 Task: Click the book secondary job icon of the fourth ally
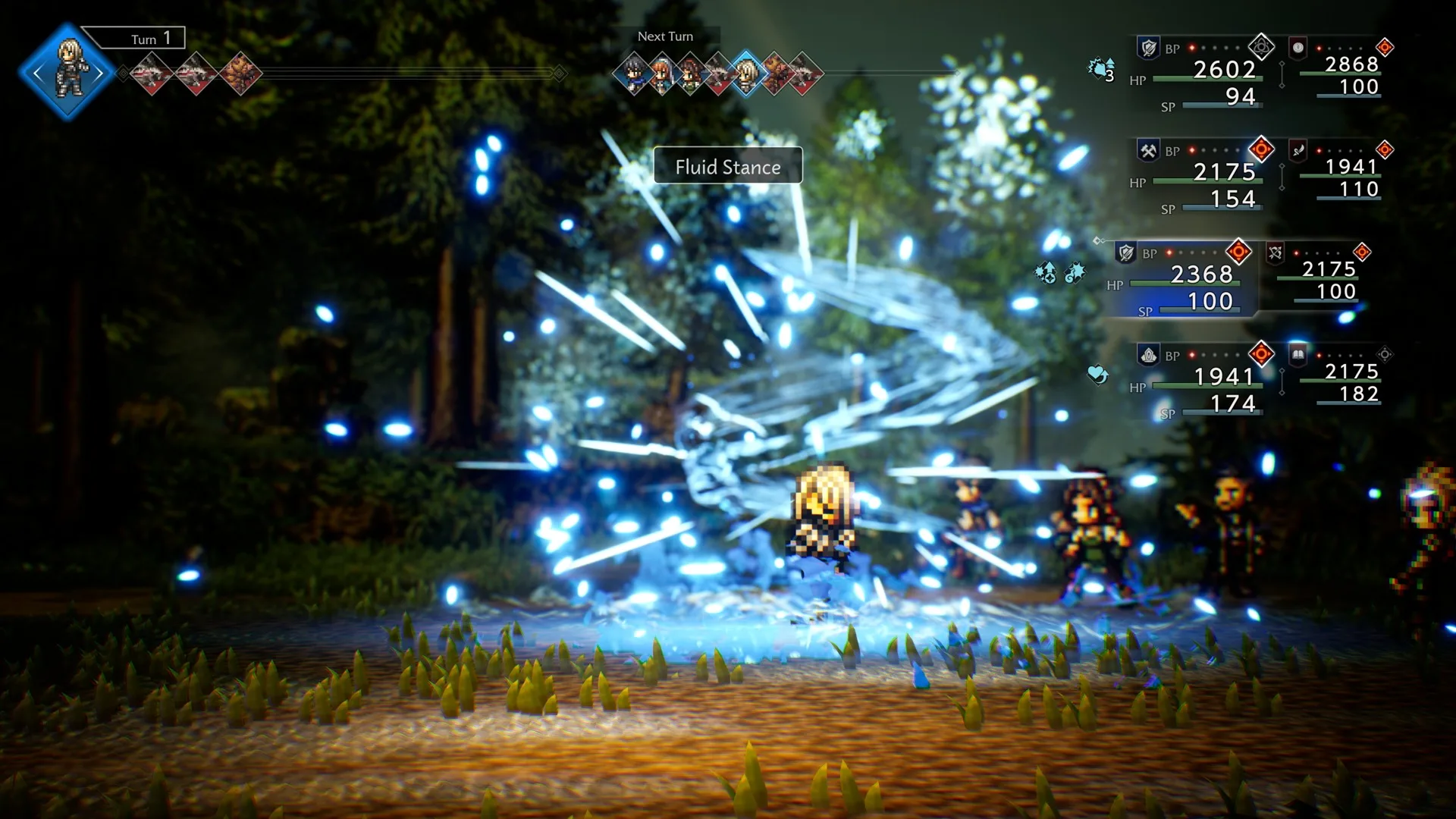tap(1298, 356)
